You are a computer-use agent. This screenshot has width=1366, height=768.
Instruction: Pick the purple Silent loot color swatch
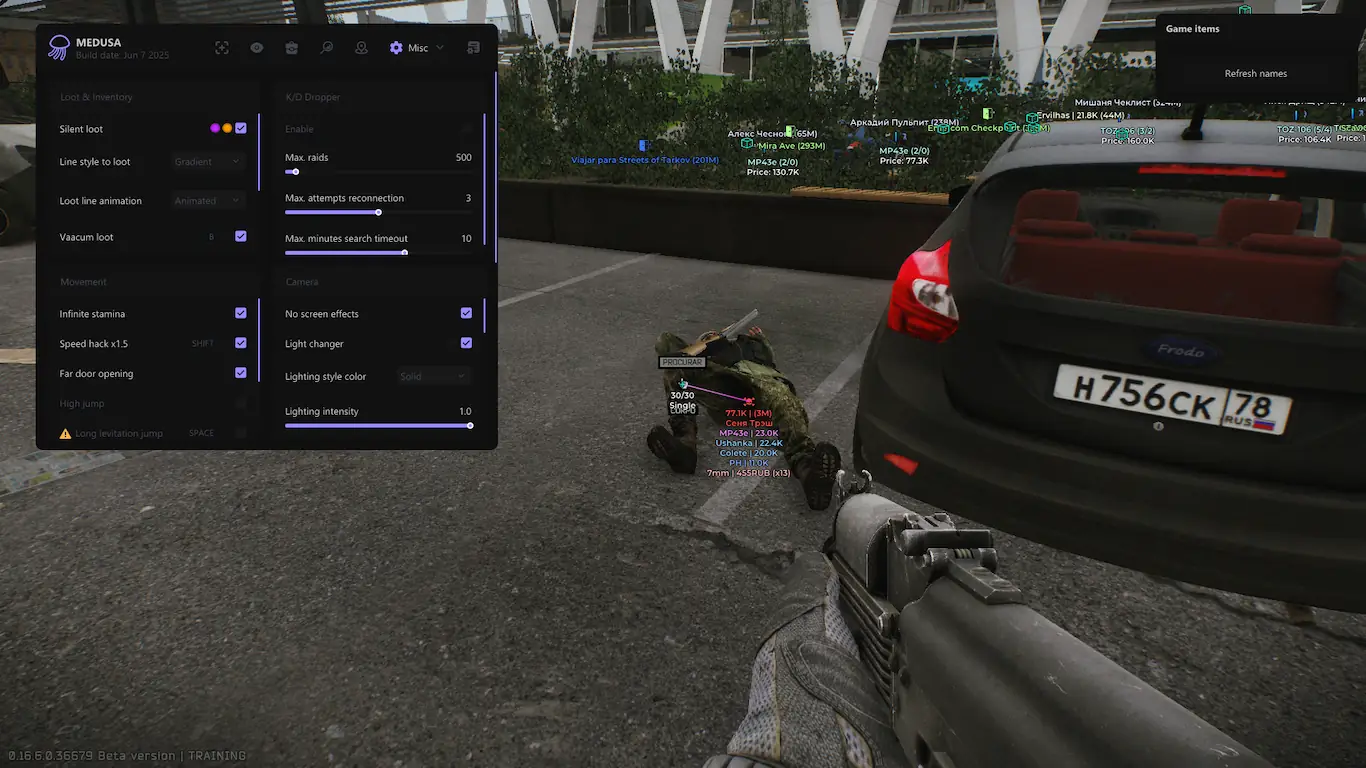[x=215, y=128]
